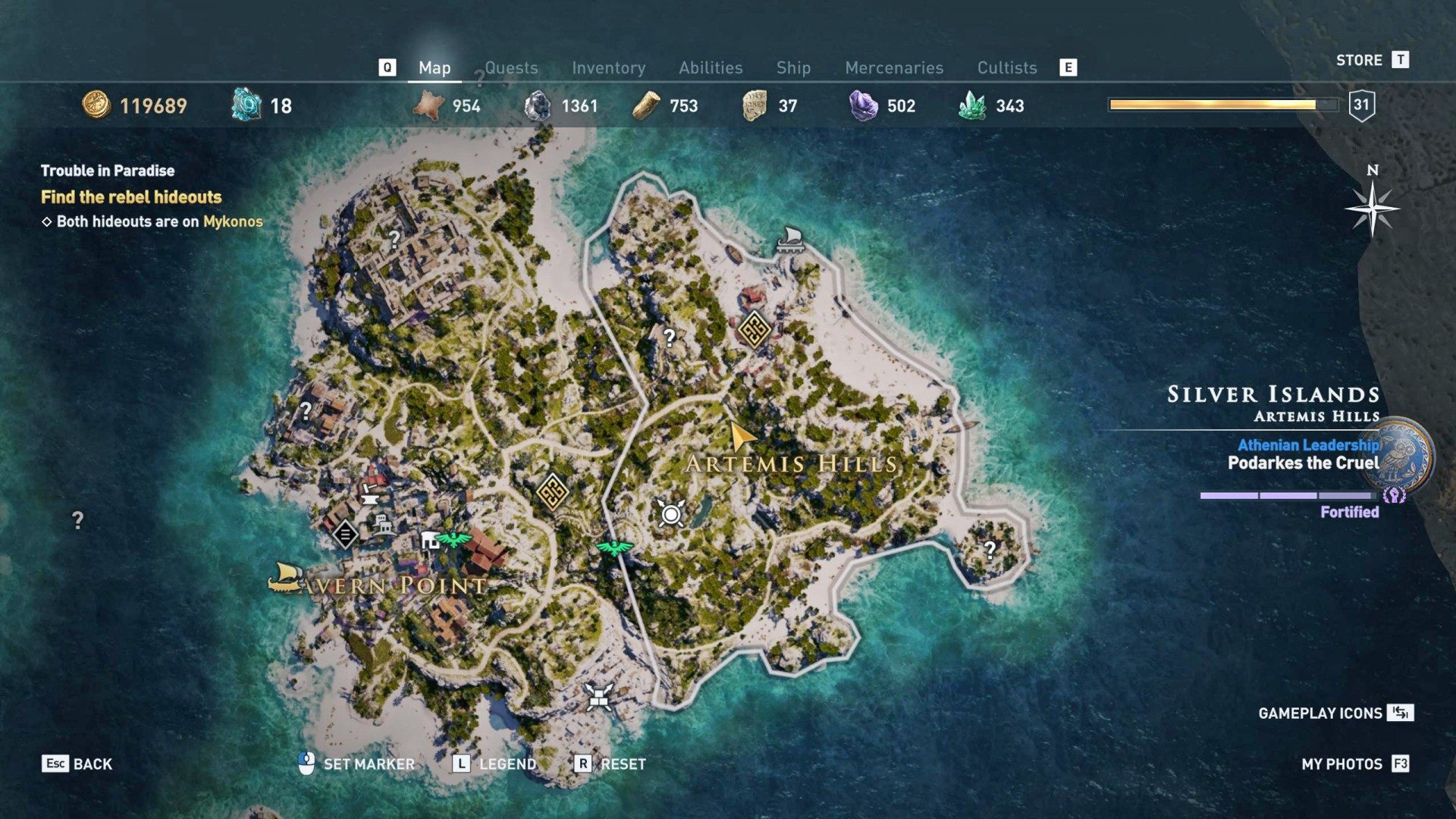Click the Athenian leader Podarkes emblem
The width and height of the screenshot is (1456, 819).
pos(1402,455)
